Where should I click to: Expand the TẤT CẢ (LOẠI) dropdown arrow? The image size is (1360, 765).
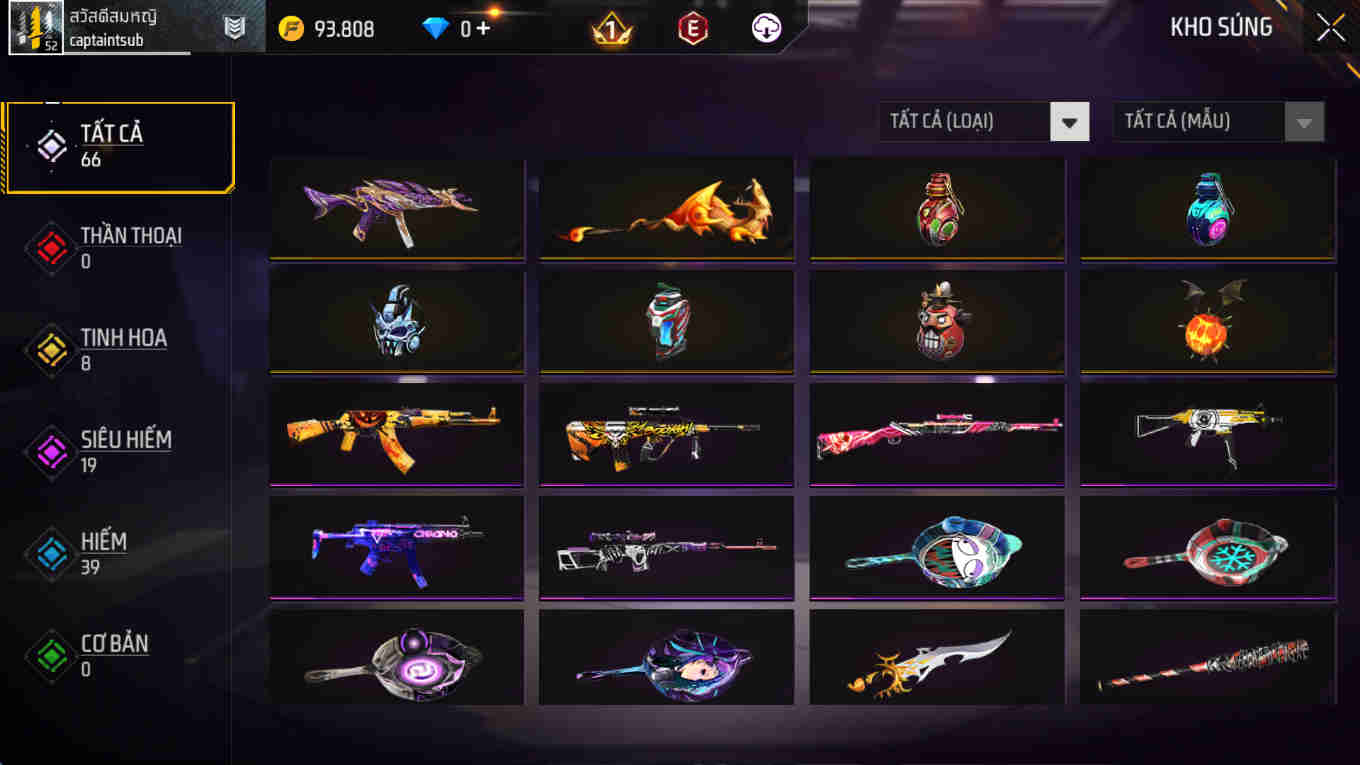(1069, 121)
